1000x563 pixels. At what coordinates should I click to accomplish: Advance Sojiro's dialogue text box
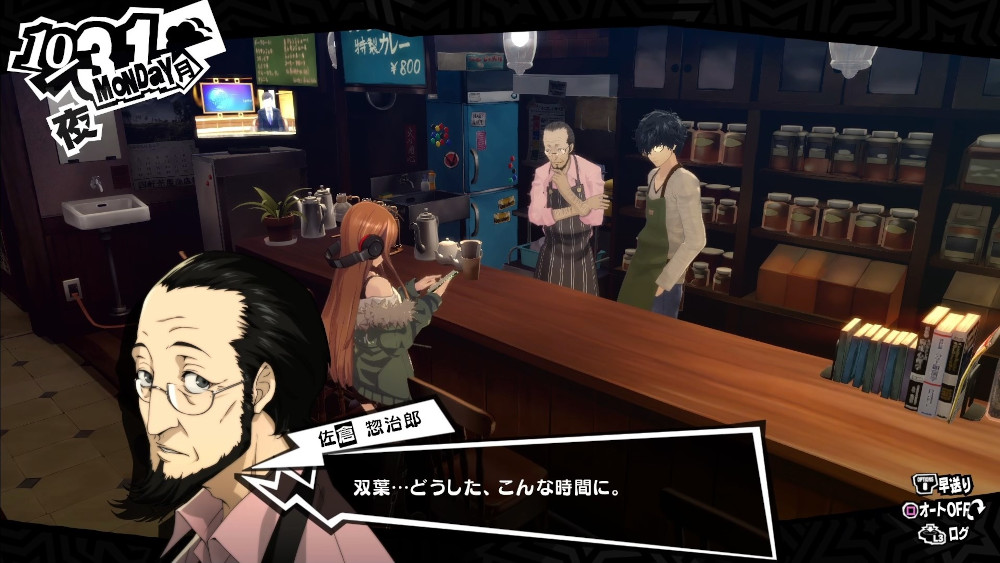pyautogui.click(x=540, y=490)
